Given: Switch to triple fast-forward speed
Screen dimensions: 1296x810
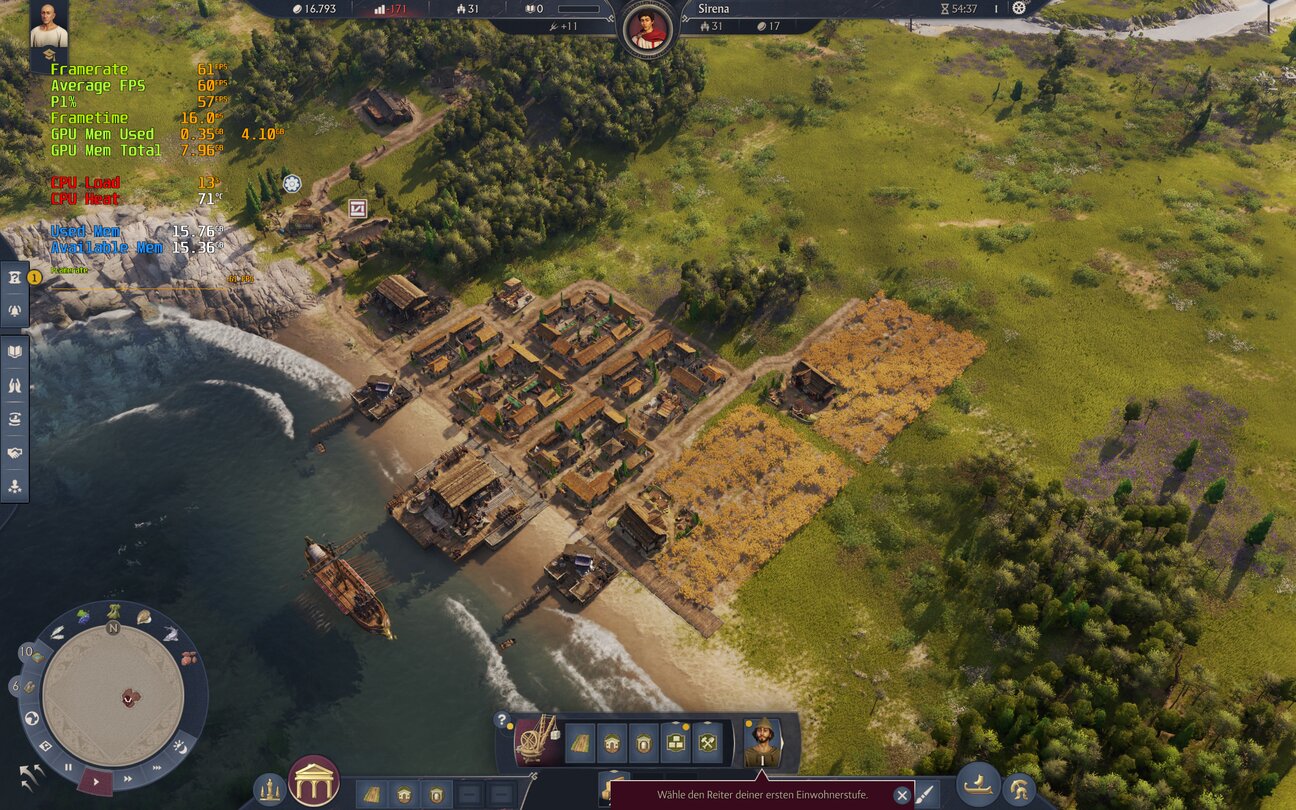Looking at the screenshot, I should [157, 767].
